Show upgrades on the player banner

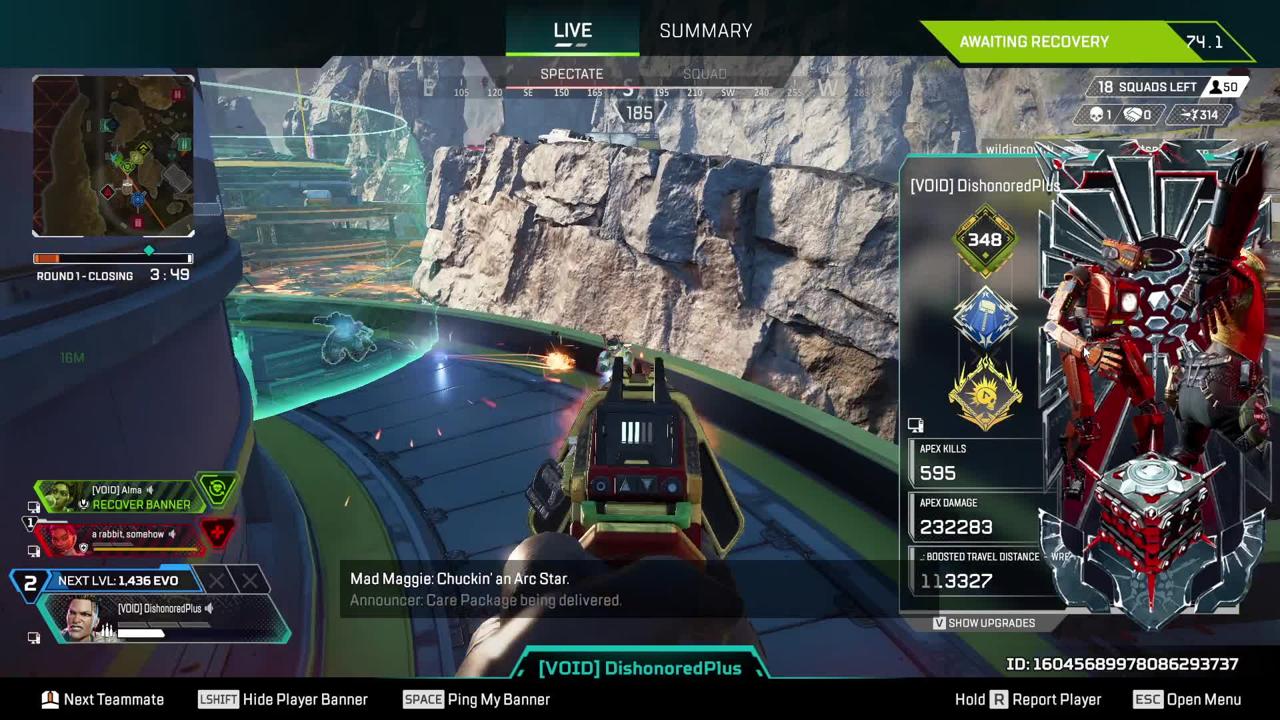pos(984,623)
